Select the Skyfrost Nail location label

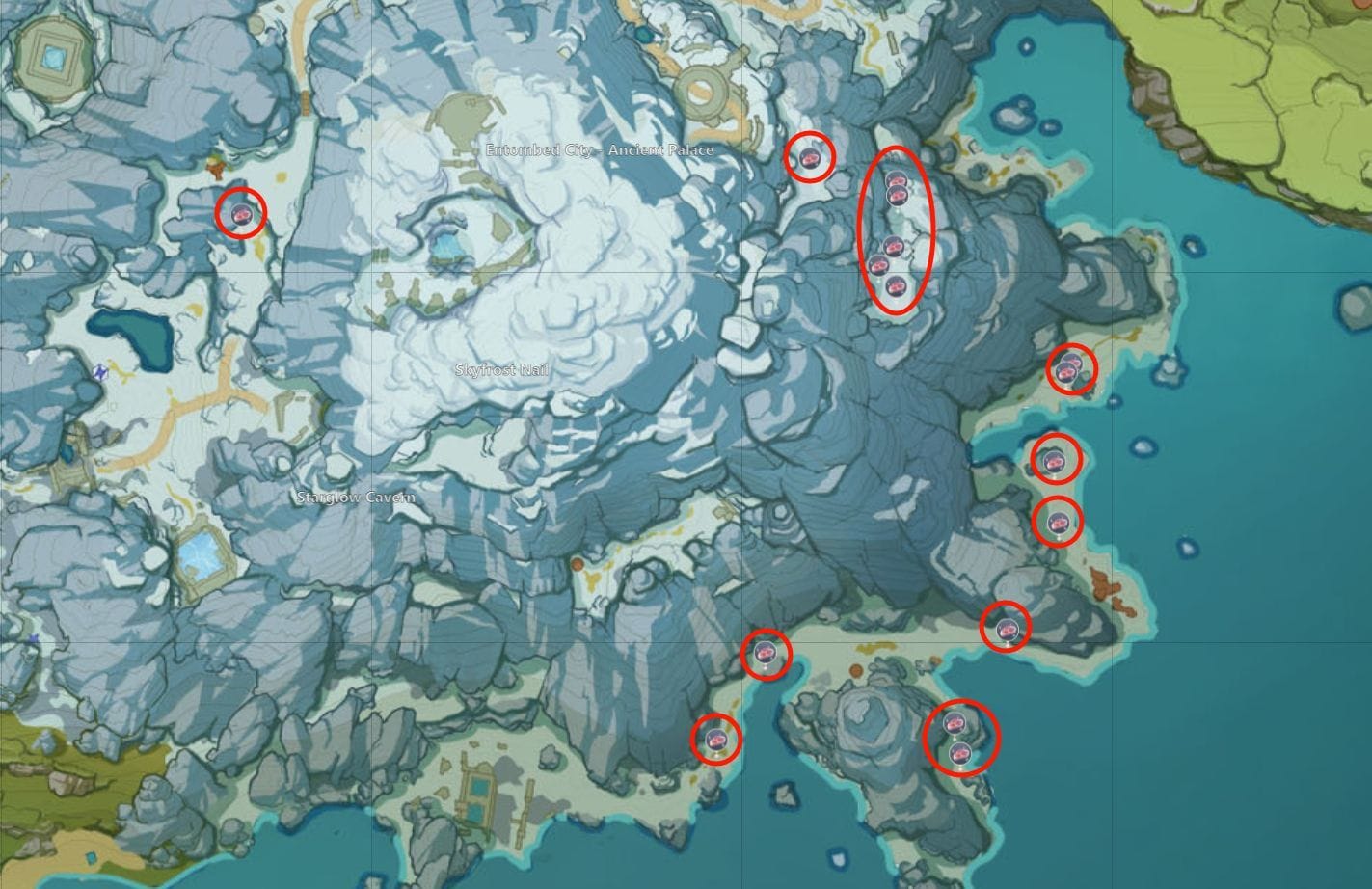point(501,367)
